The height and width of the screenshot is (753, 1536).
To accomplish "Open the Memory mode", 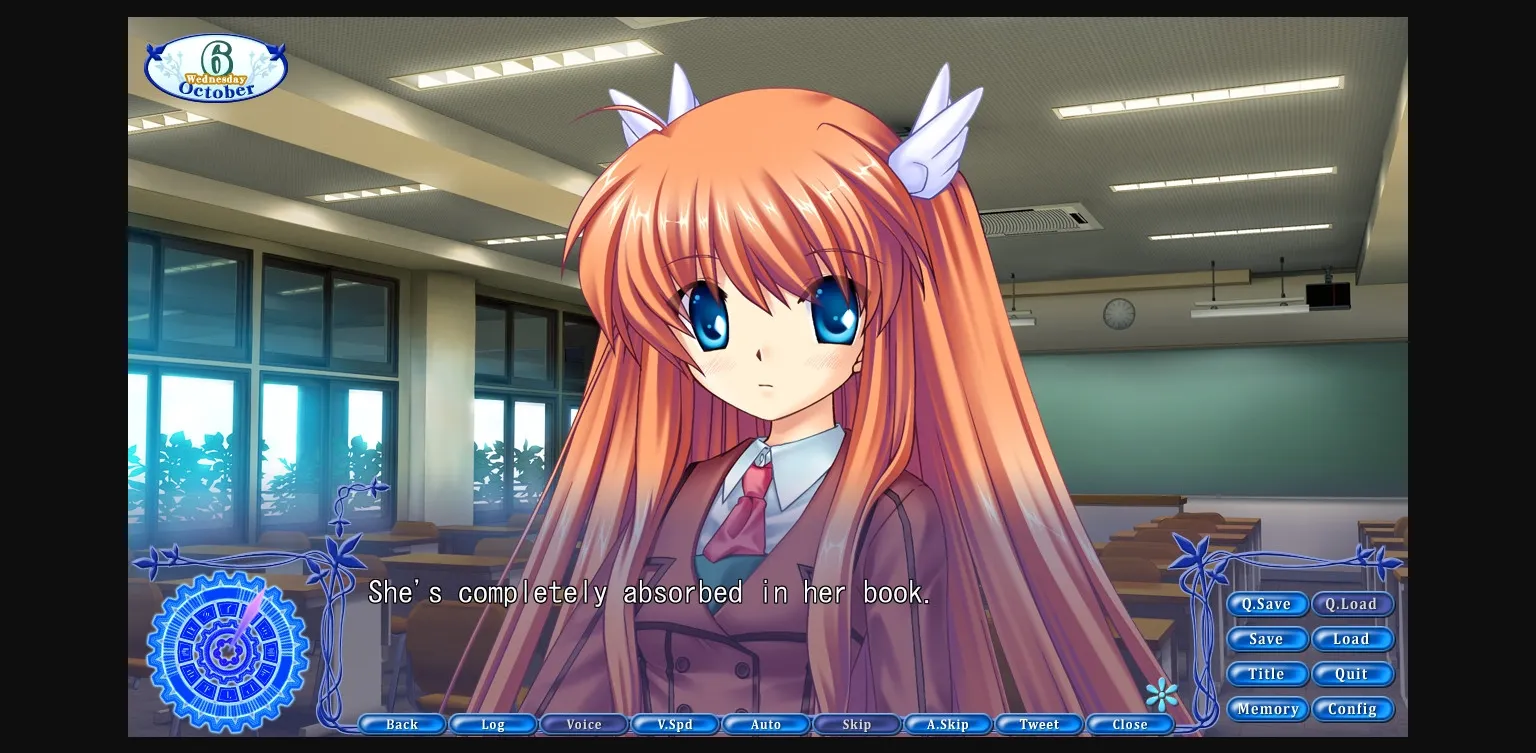I will tap(1266, 709).
